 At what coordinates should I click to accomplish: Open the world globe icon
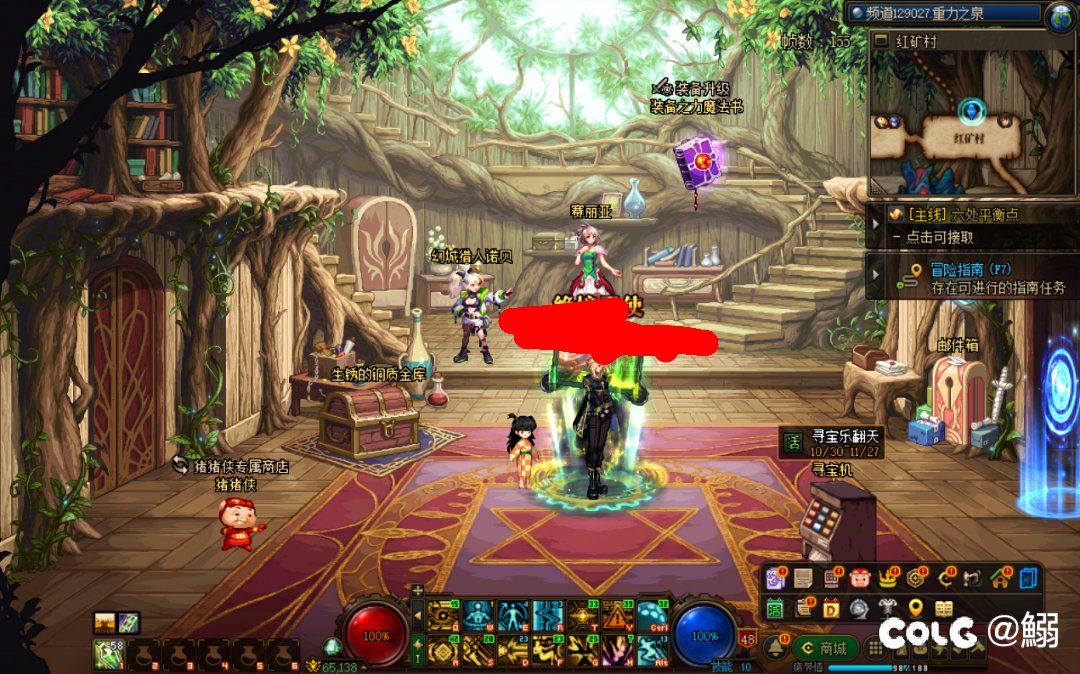tap(1060, 14)
